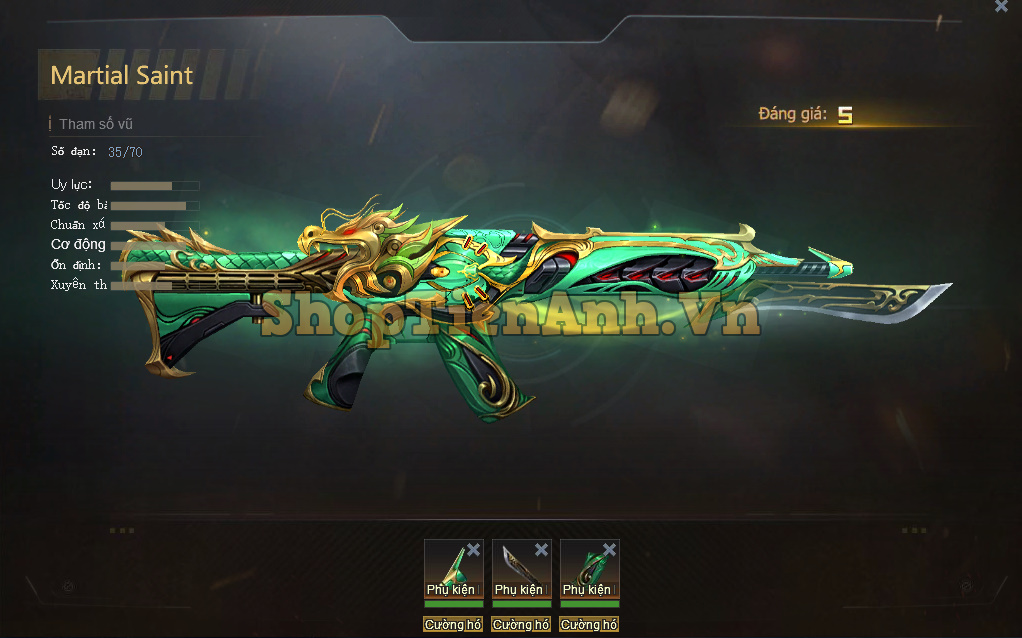Click Cường hó under the green-gold spike accessory
The height and width of the screenshot is (638, 1022).
click(453, 625)
